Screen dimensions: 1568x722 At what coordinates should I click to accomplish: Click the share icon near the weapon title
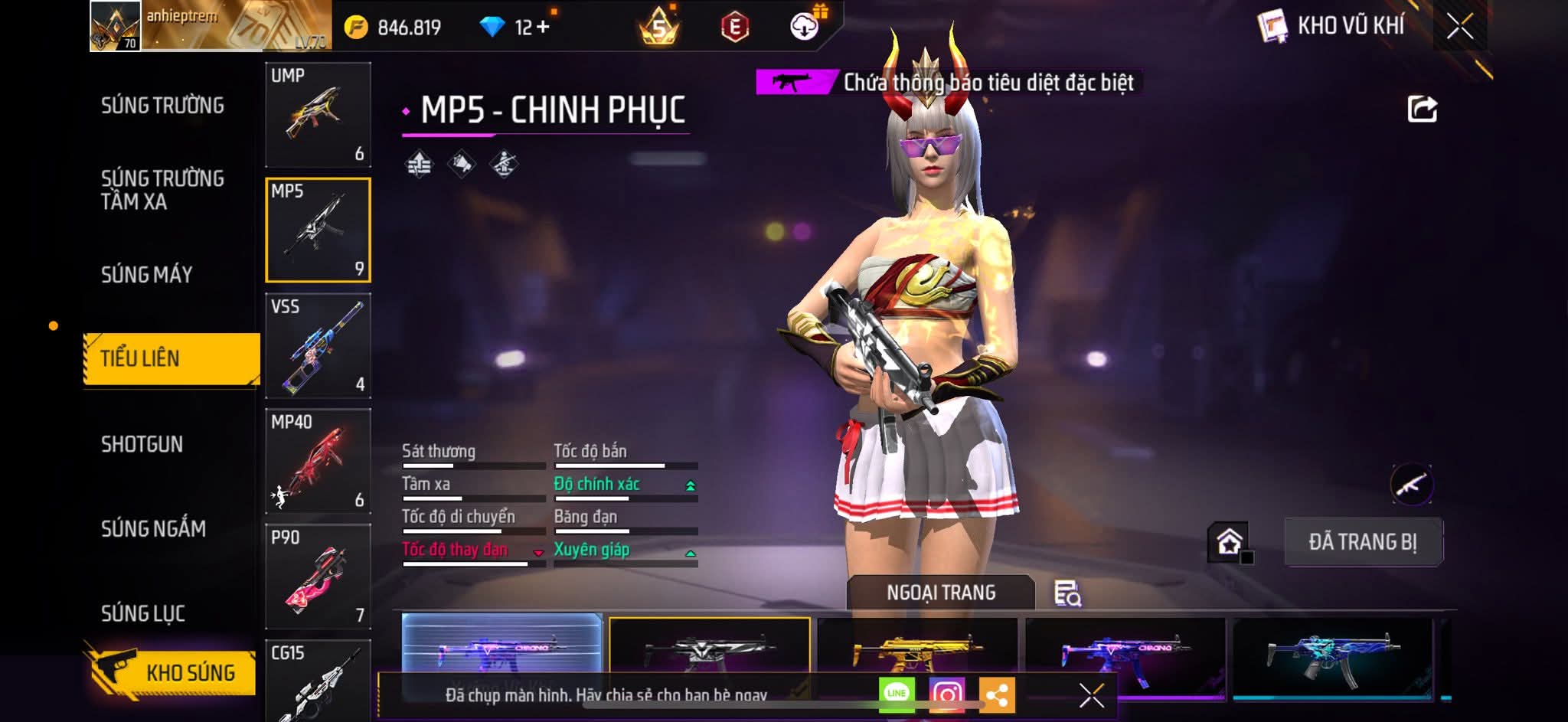[1422, 109]
